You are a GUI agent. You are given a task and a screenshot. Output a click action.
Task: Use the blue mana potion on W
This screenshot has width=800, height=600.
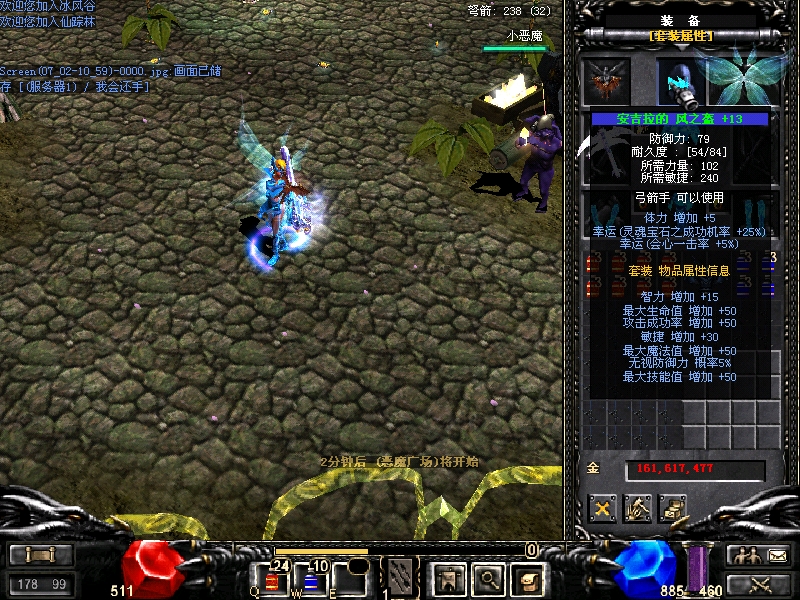[313, 579]
